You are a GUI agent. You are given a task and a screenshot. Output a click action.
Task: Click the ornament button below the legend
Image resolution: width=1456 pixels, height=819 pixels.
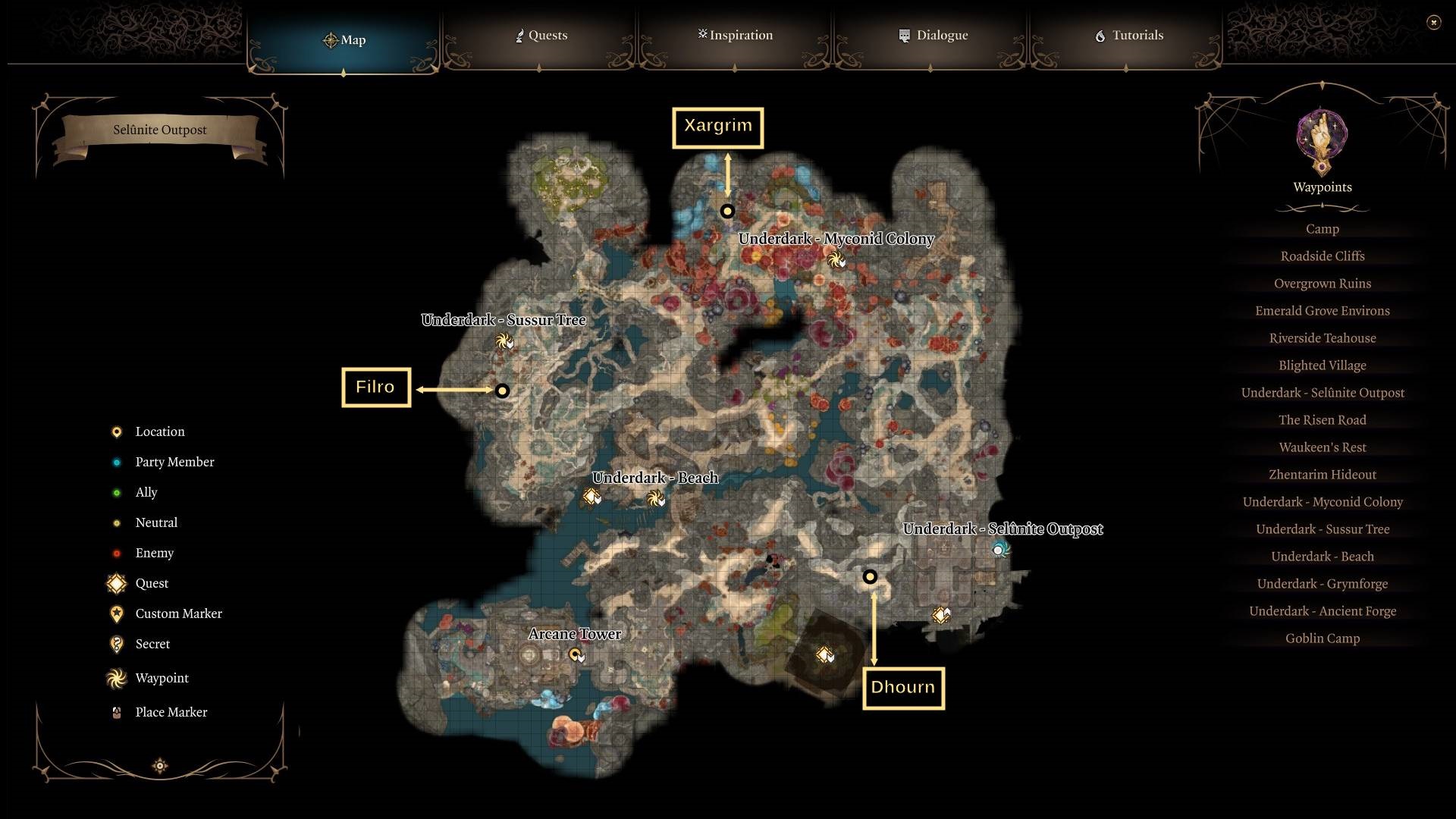(160, 766)
